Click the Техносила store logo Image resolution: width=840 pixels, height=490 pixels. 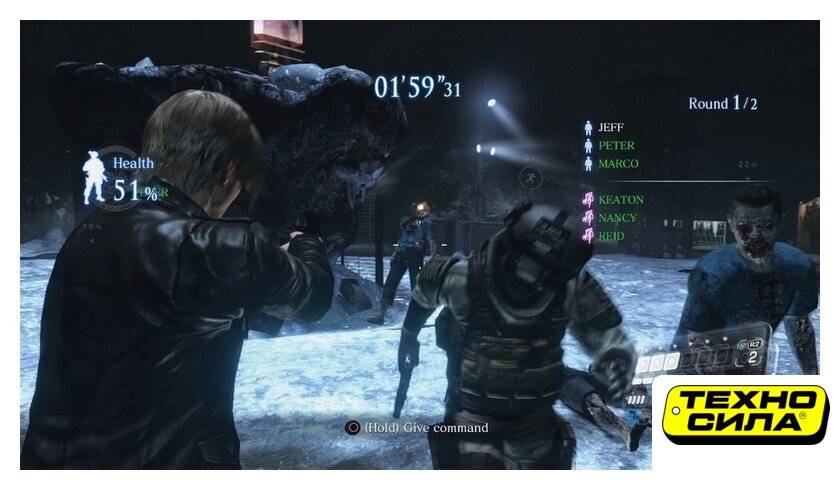[745, 414]
